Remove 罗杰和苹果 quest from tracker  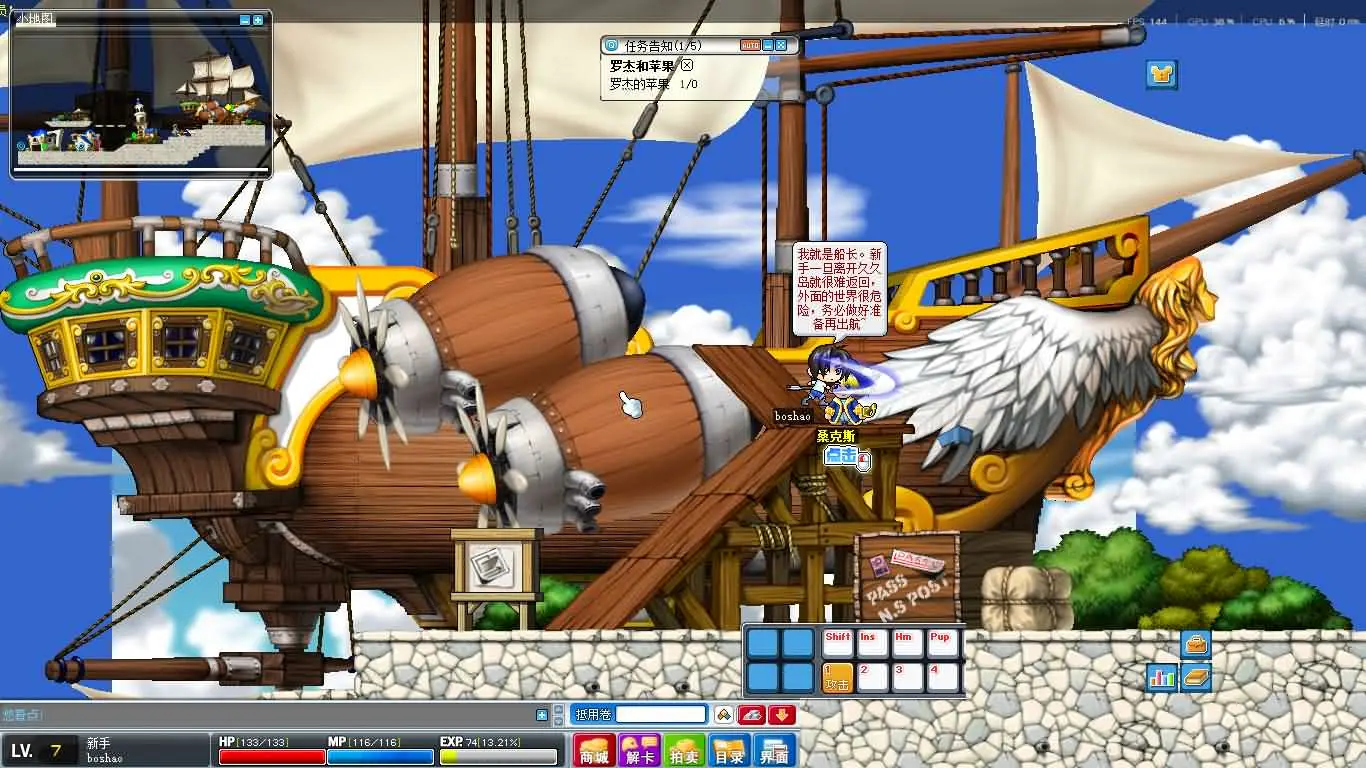tap(687, 66)
